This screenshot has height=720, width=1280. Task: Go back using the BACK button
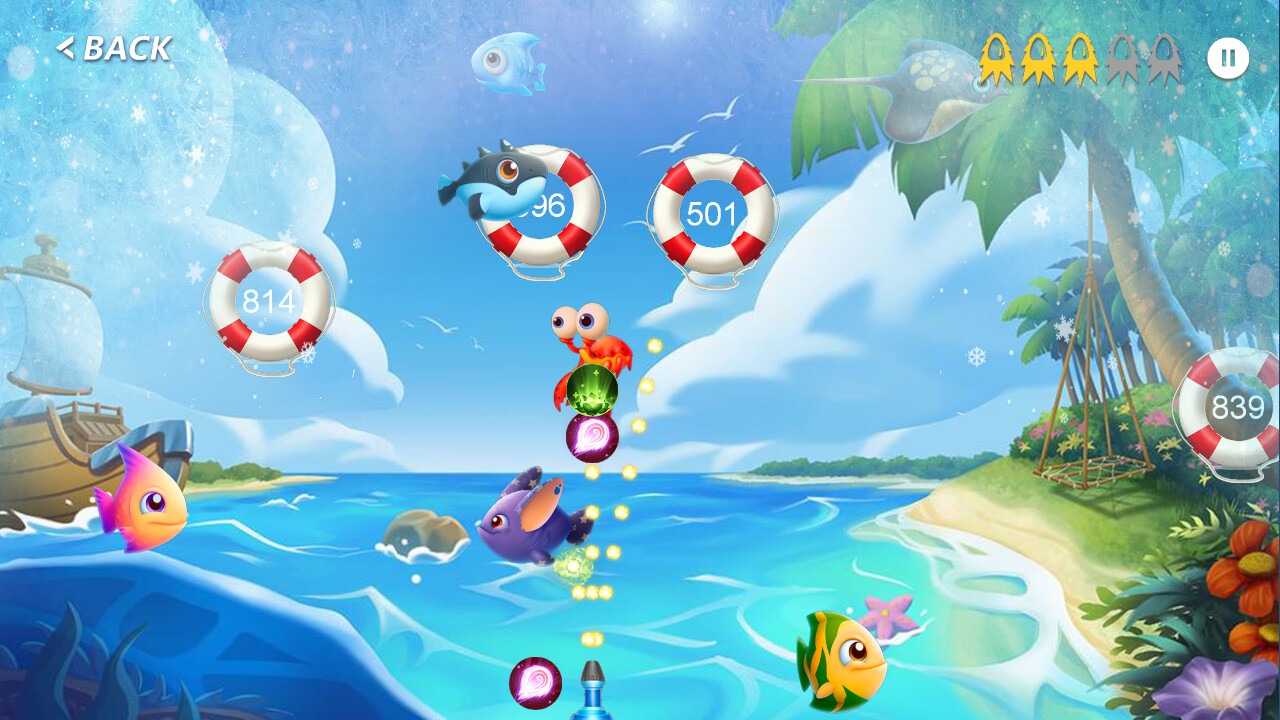[114, 48]
